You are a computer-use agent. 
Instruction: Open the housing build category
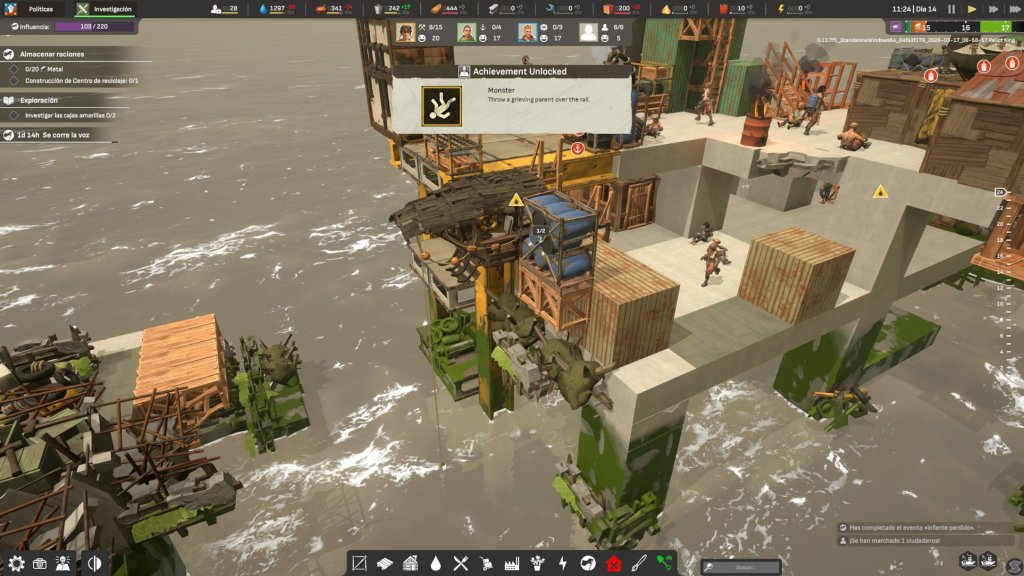411,563
